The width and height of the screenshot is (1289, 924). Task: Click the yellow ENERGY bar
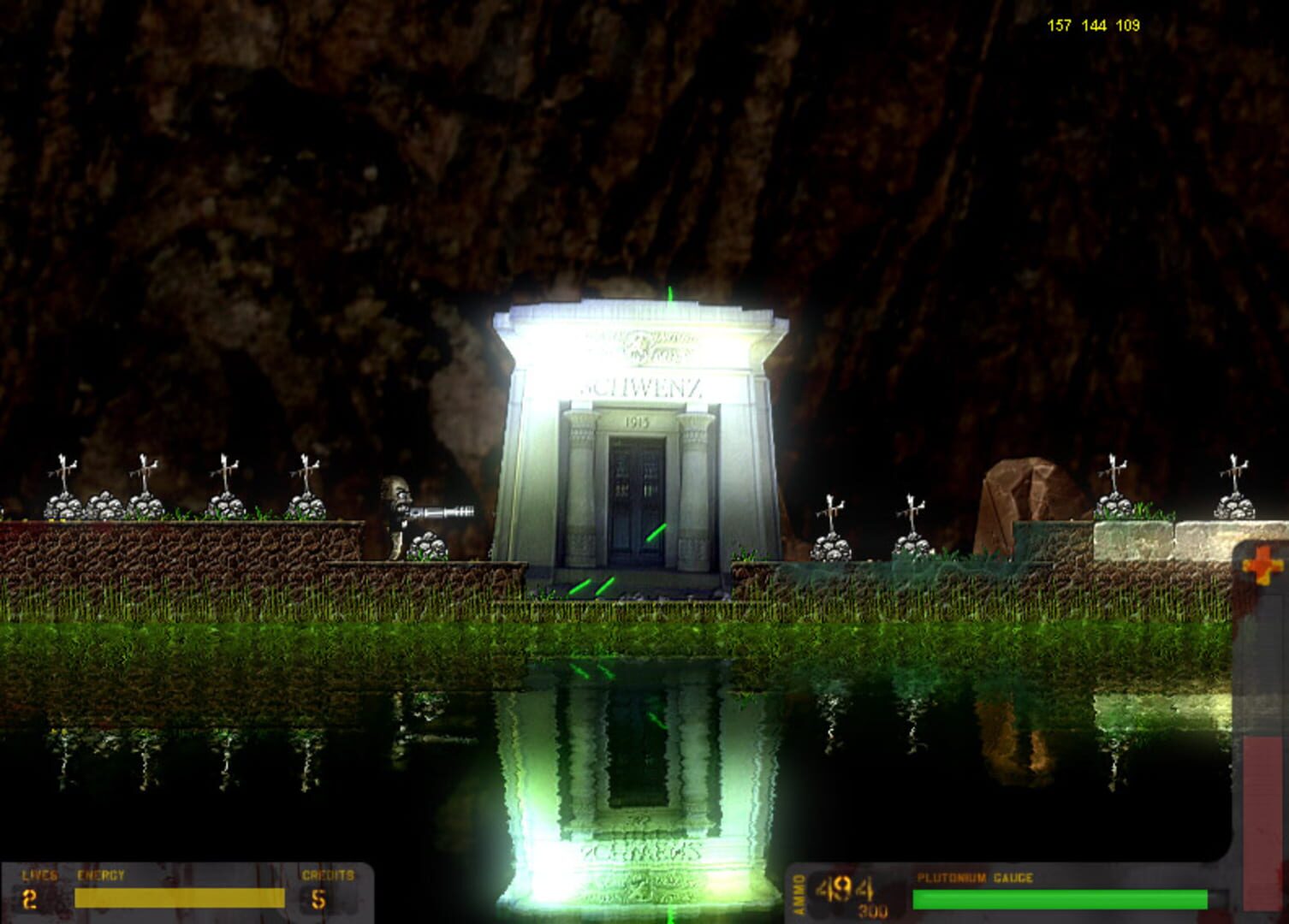click(180, 897)
